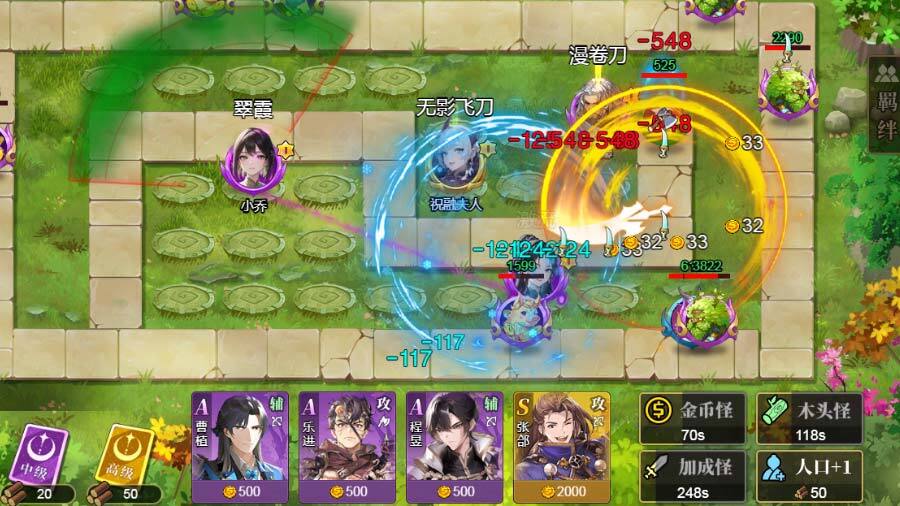Select the 曹植 support hero card
This screenshot has height=506, width=900.
coord(240,446)
